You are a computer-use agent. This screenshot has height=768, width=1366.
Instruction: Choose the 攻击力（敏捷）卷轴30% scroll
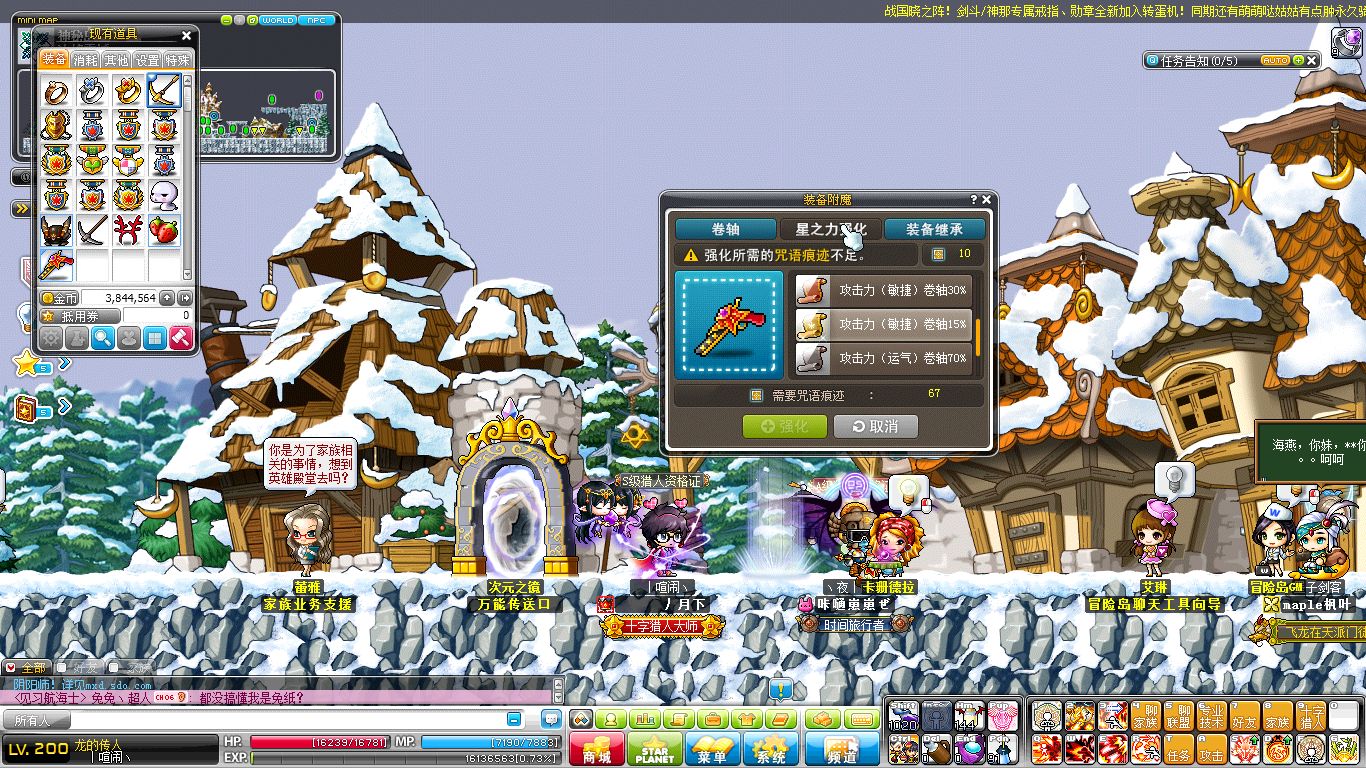click(883, 290)
